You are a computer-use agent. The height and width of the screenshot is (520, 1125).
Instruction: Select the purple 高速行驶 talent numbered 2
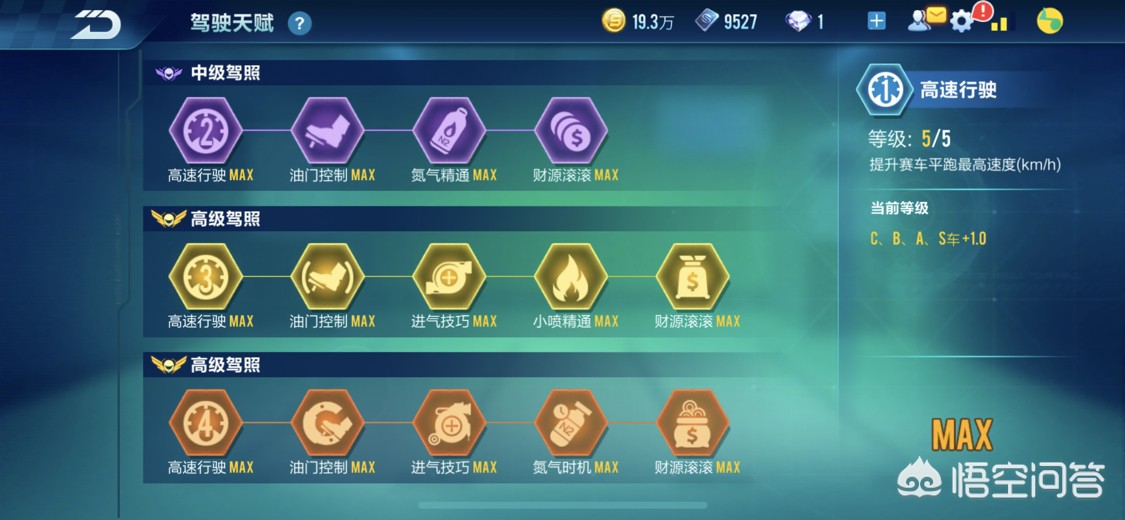(206, 130)
